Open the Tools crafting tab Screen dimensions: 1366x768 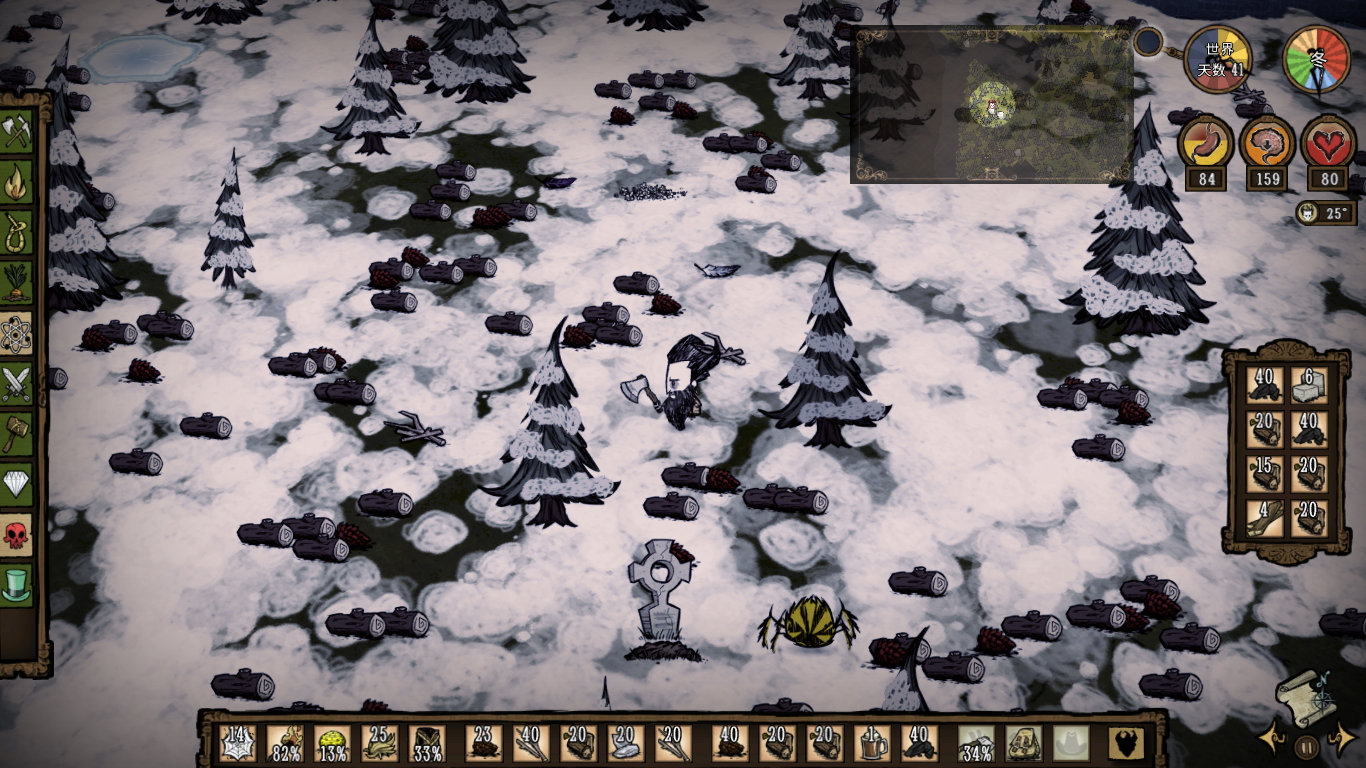pyautogui.click(x=17, y=131)
